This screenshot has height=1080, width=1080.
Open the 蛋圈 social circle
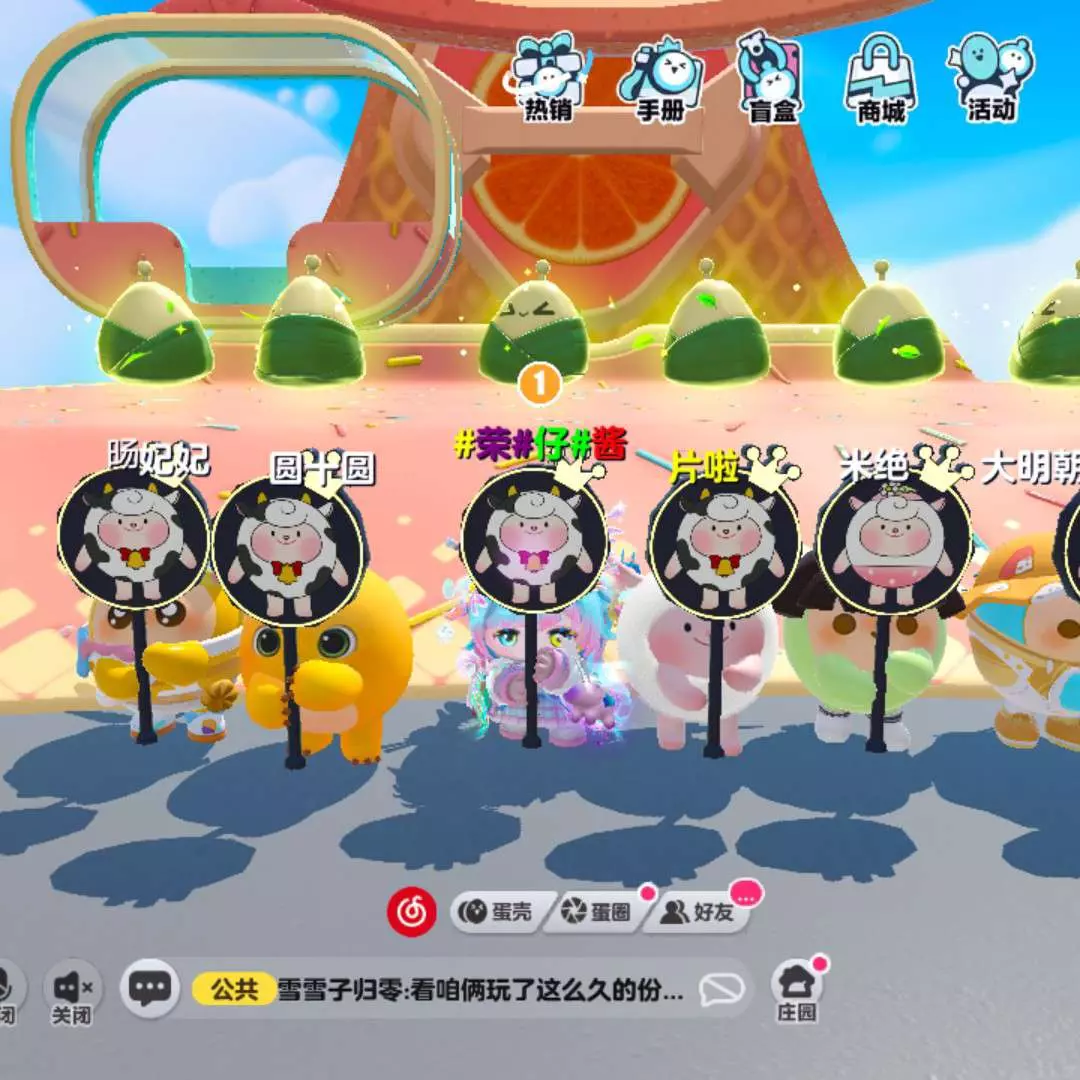(597, 912)
